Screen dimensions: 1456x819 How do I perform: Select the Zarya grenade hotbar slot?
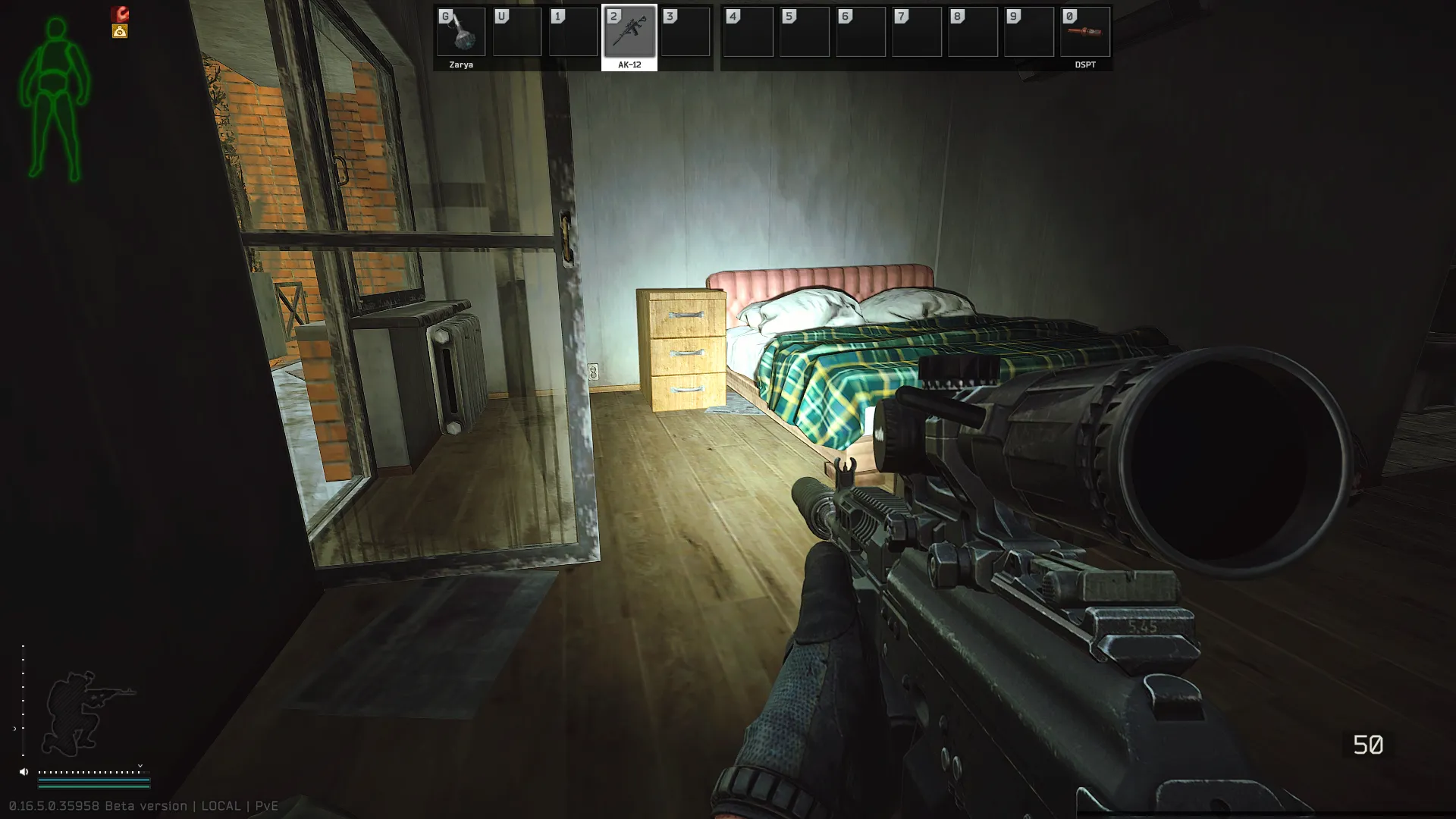point(461,33)
